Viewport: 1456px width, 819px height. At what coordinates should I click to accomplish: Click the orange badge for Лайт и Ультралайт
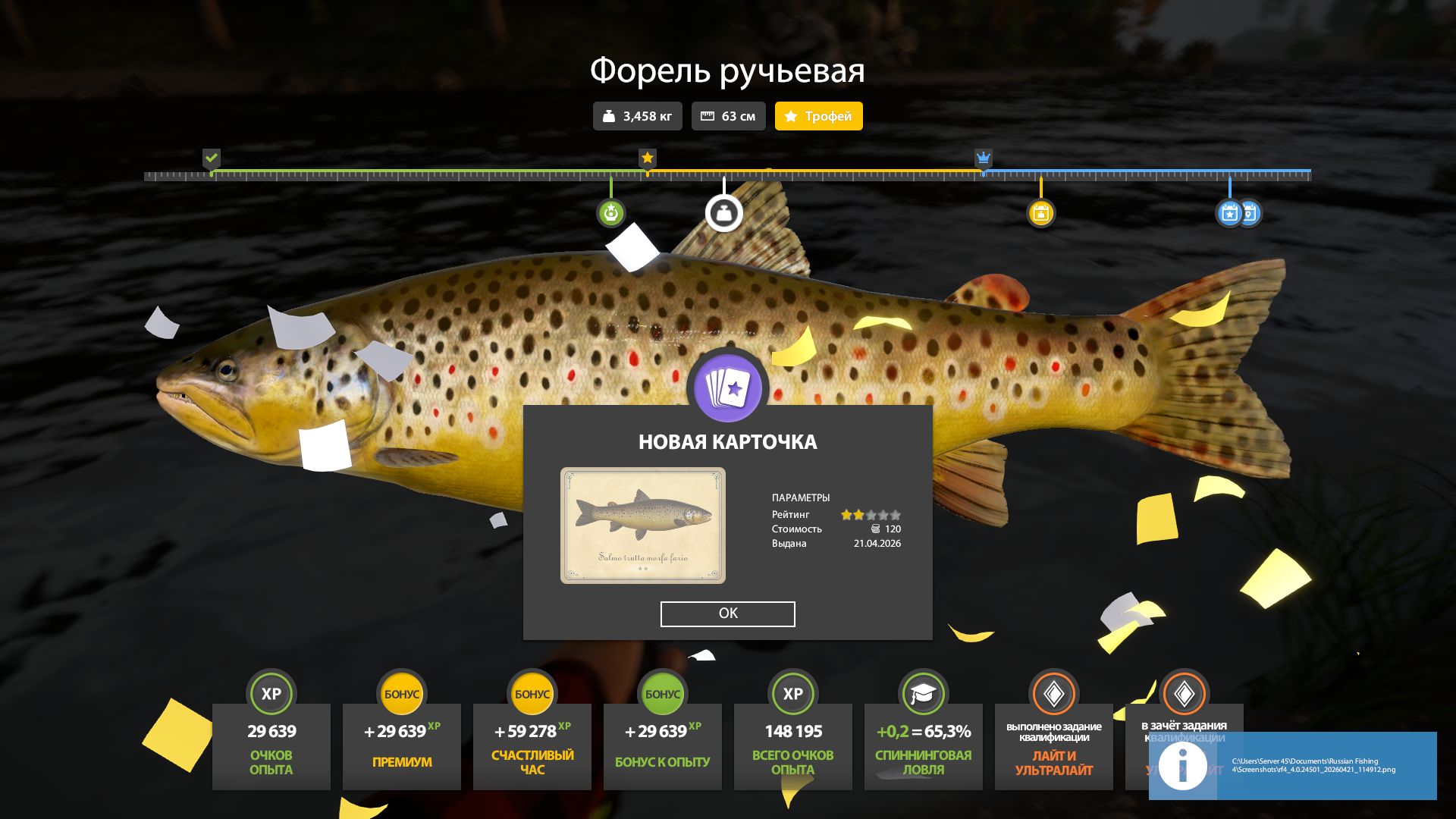[x=1053, y=693]
